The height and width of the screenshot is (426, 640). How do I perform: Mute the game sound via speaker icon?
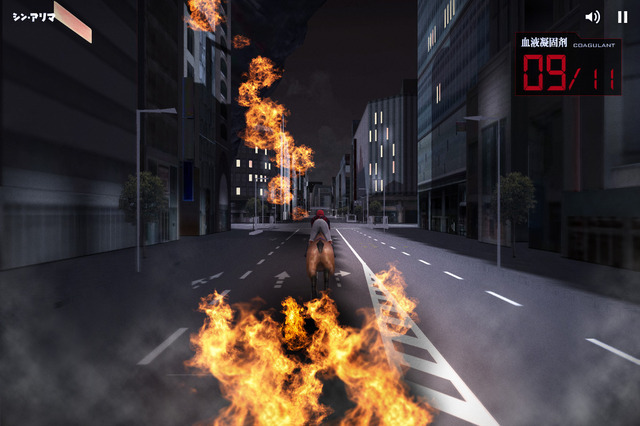click(592, 17)
